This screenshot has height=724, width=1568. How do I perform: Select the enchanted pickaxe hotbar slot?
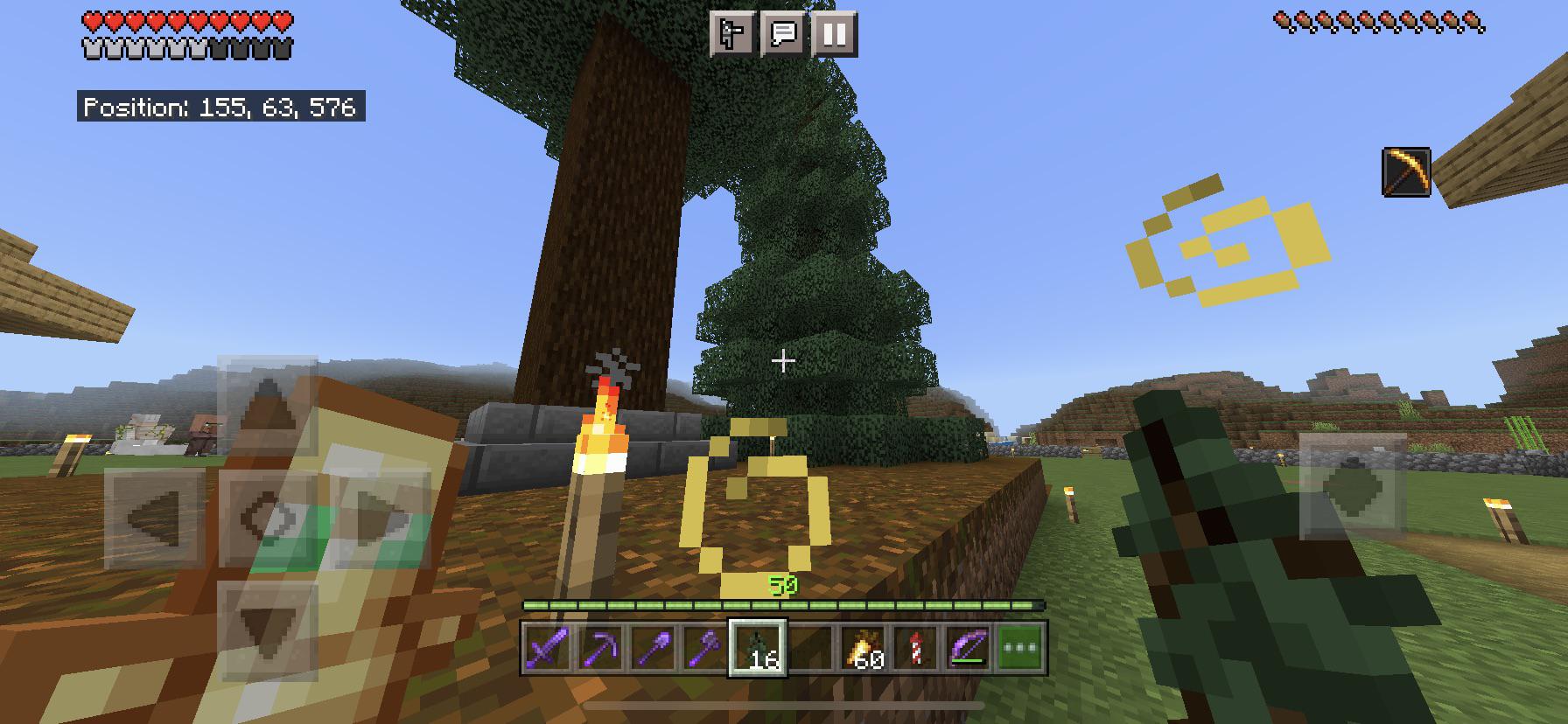point(600,649)
